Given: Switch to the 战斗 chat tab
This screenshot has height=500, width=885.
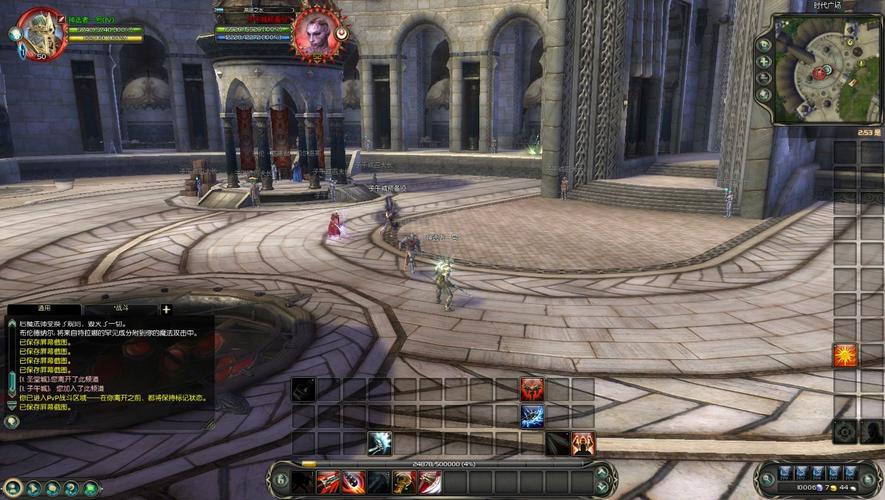Looking at the screenshot, I should [x=121, y=309].
